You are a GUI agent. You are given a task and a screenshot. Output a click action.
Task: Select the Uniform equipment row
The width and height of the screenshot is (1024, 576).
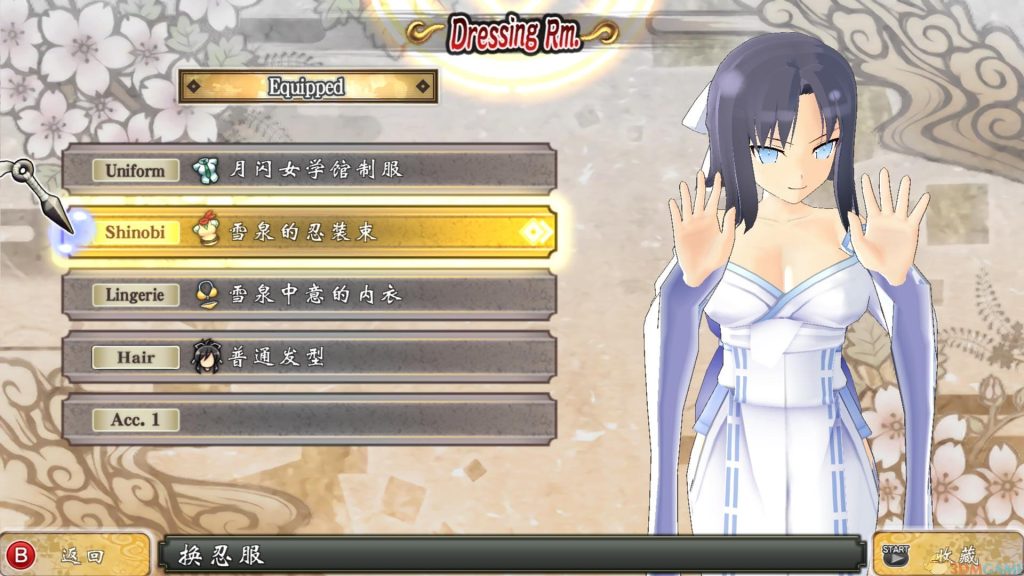[309, 170]
